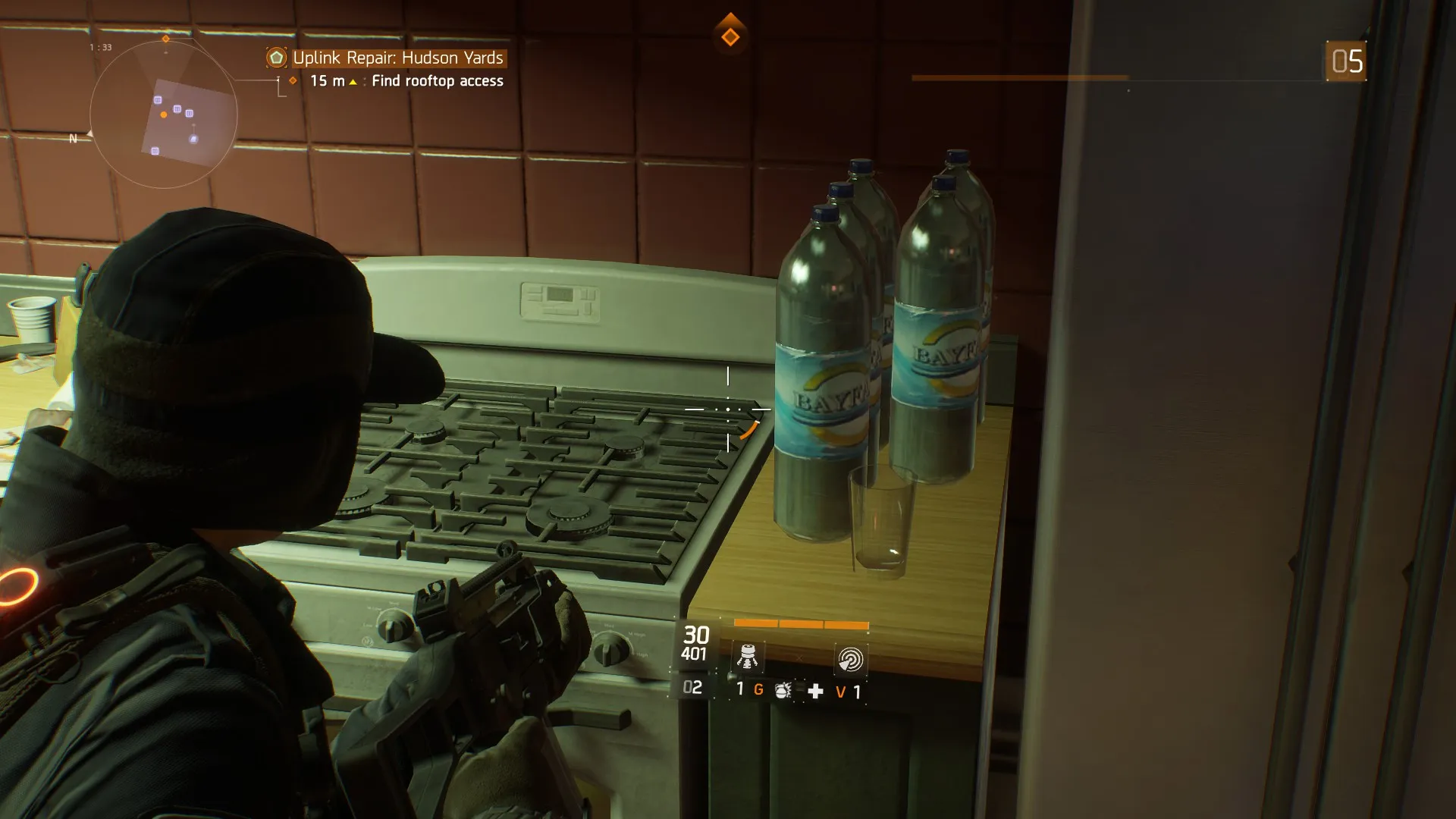Activate the Pulse scan skill icon
This screenshot has width=1456, height=819.
850,659
